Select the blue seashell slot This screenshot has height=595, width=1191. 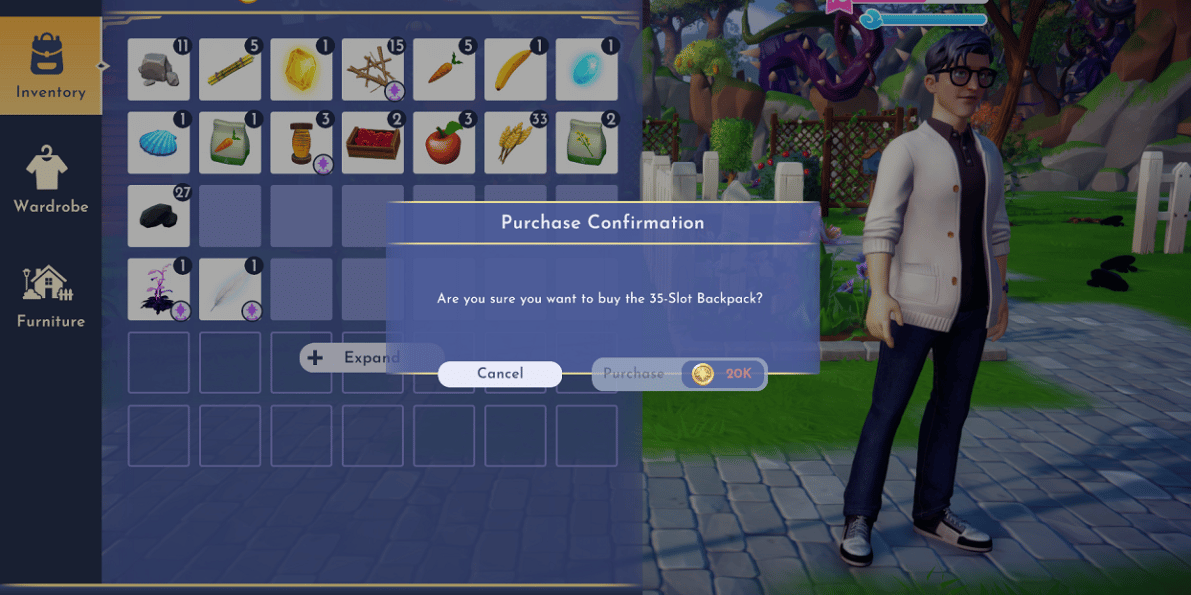coord(158,143)
